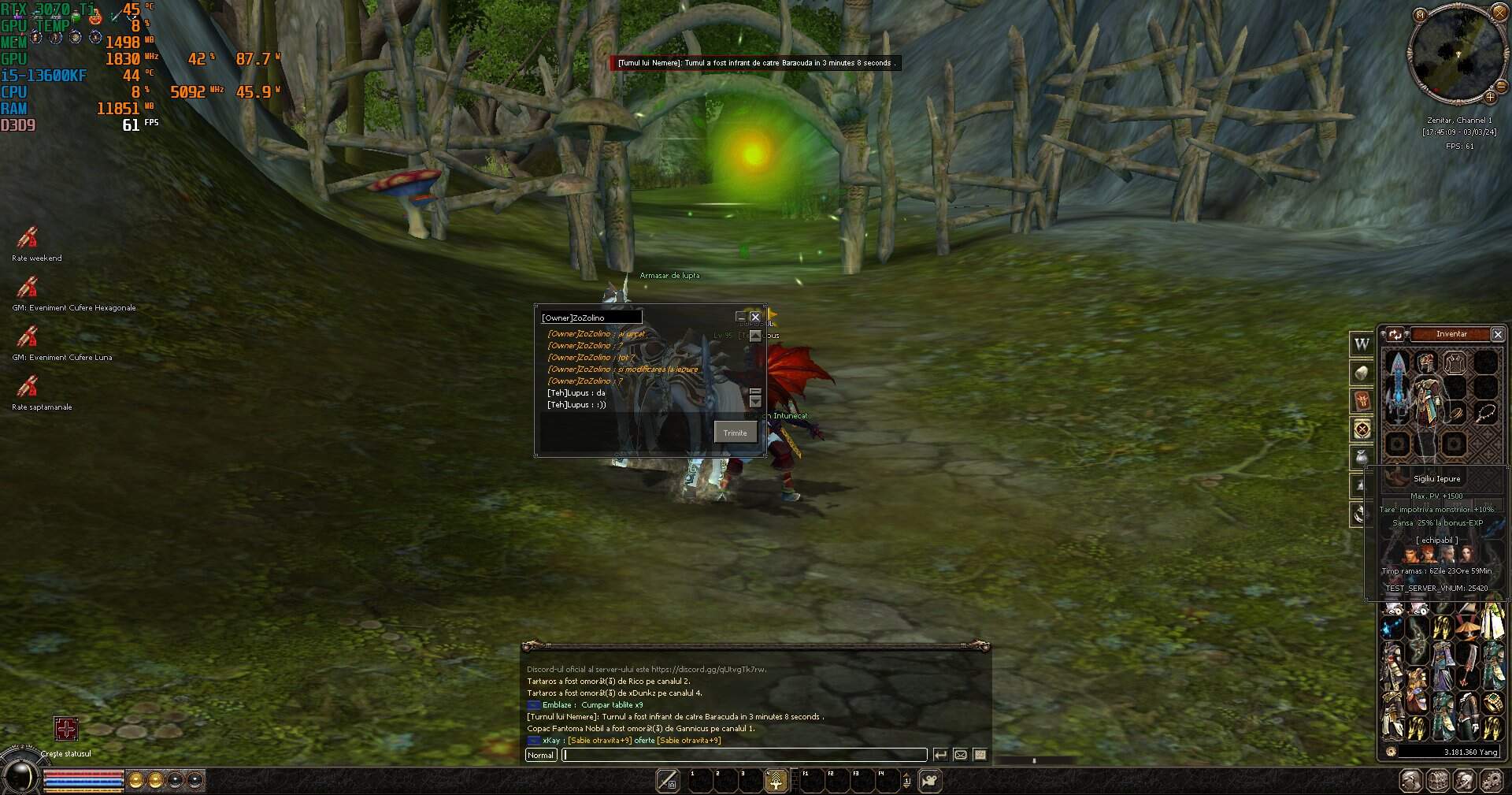Open the whisper envelope button

pyautogui.click(x=960, y=755)
